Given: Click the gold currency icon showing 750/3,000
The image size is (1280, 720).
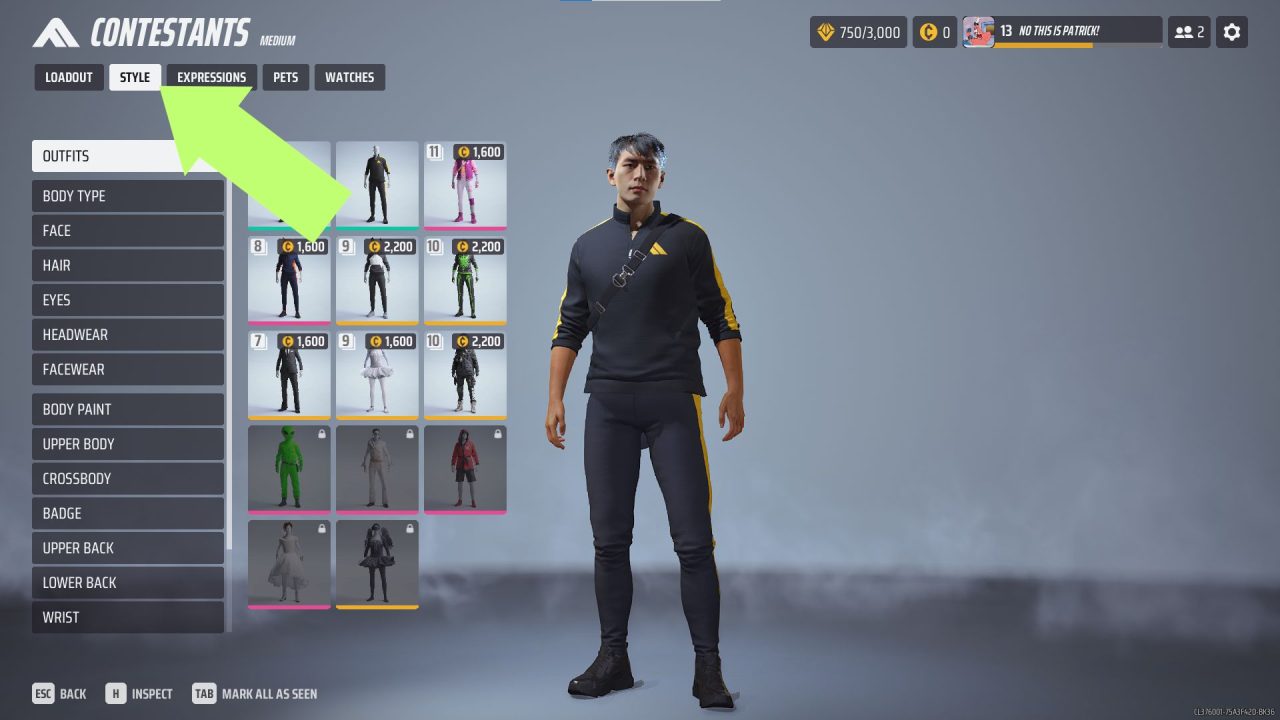Looking at the screenshot, I should coord(828,31).
